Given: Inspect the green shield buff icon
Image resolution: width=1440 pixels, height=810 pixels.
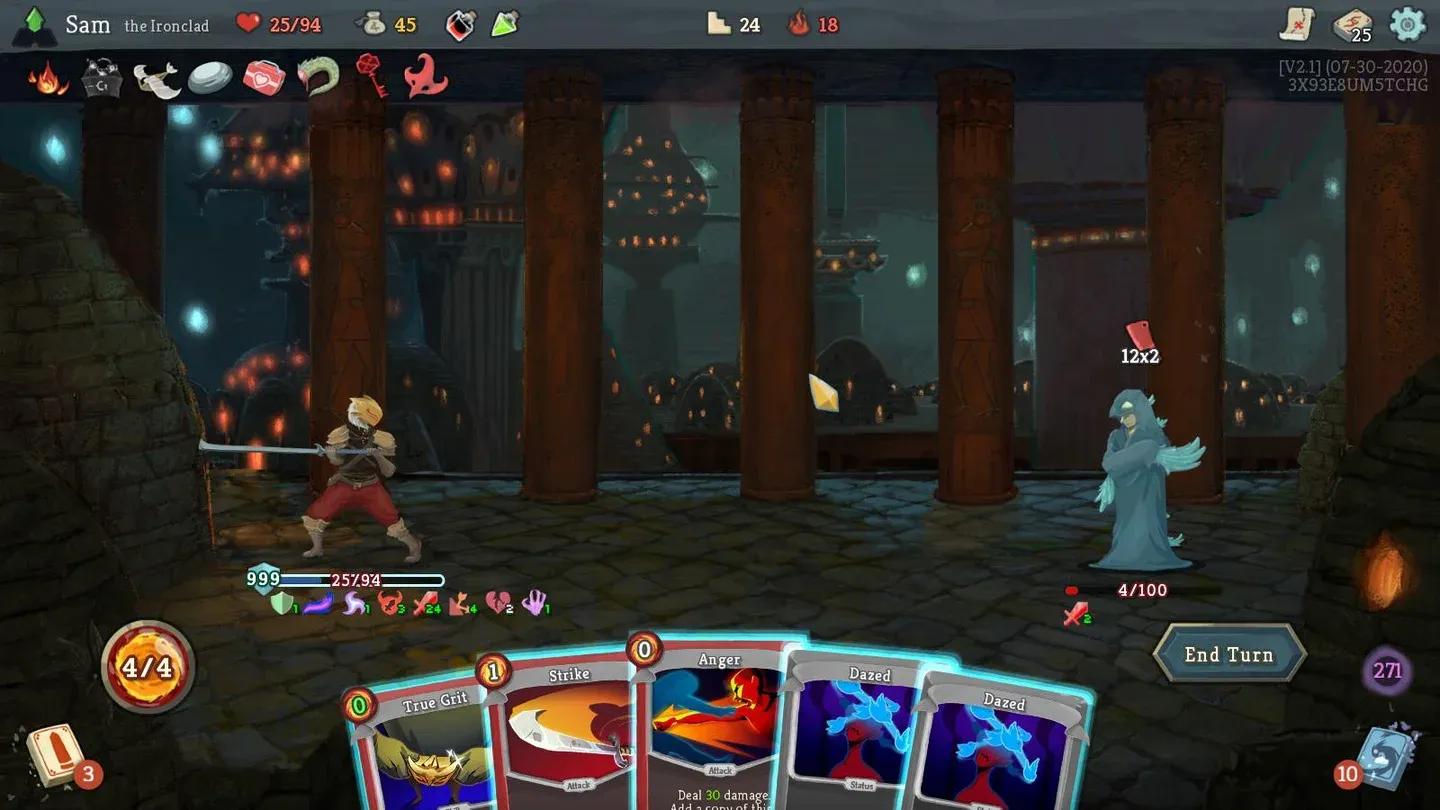Looking at the screenshot, I should pos(284,603).
